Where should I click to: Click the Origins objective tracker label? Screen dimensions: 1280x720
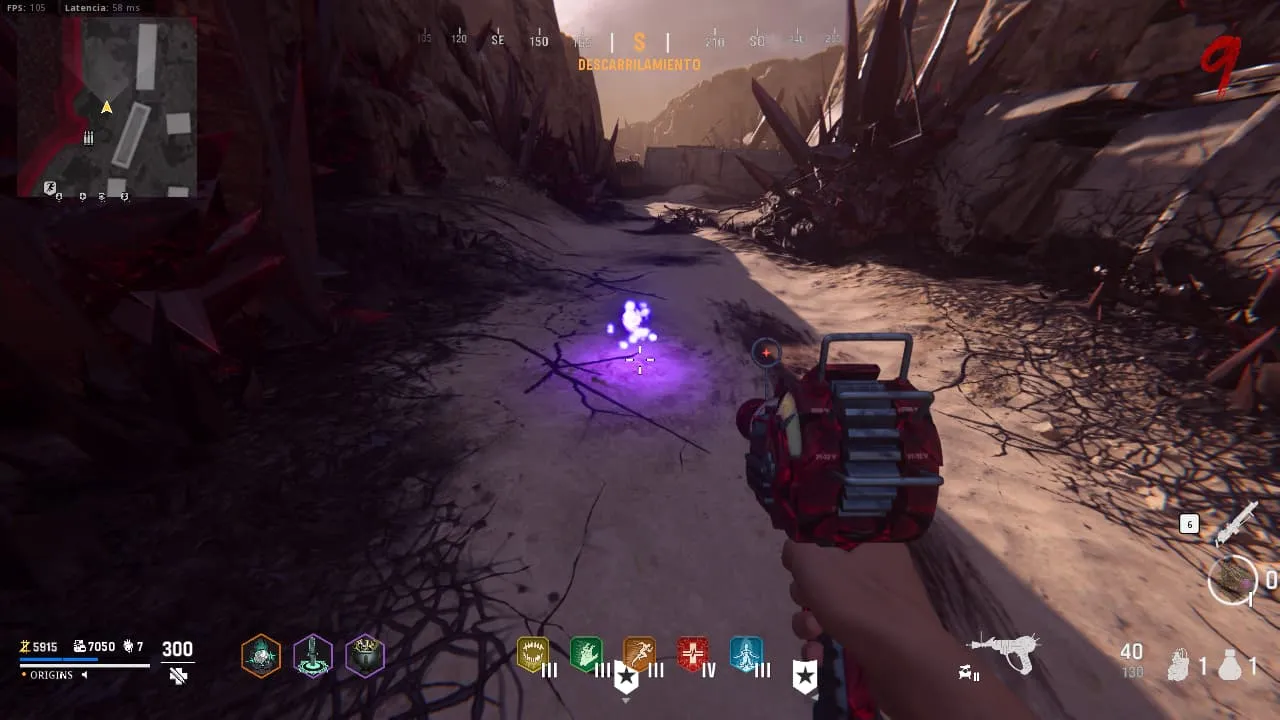click(51, 675)
